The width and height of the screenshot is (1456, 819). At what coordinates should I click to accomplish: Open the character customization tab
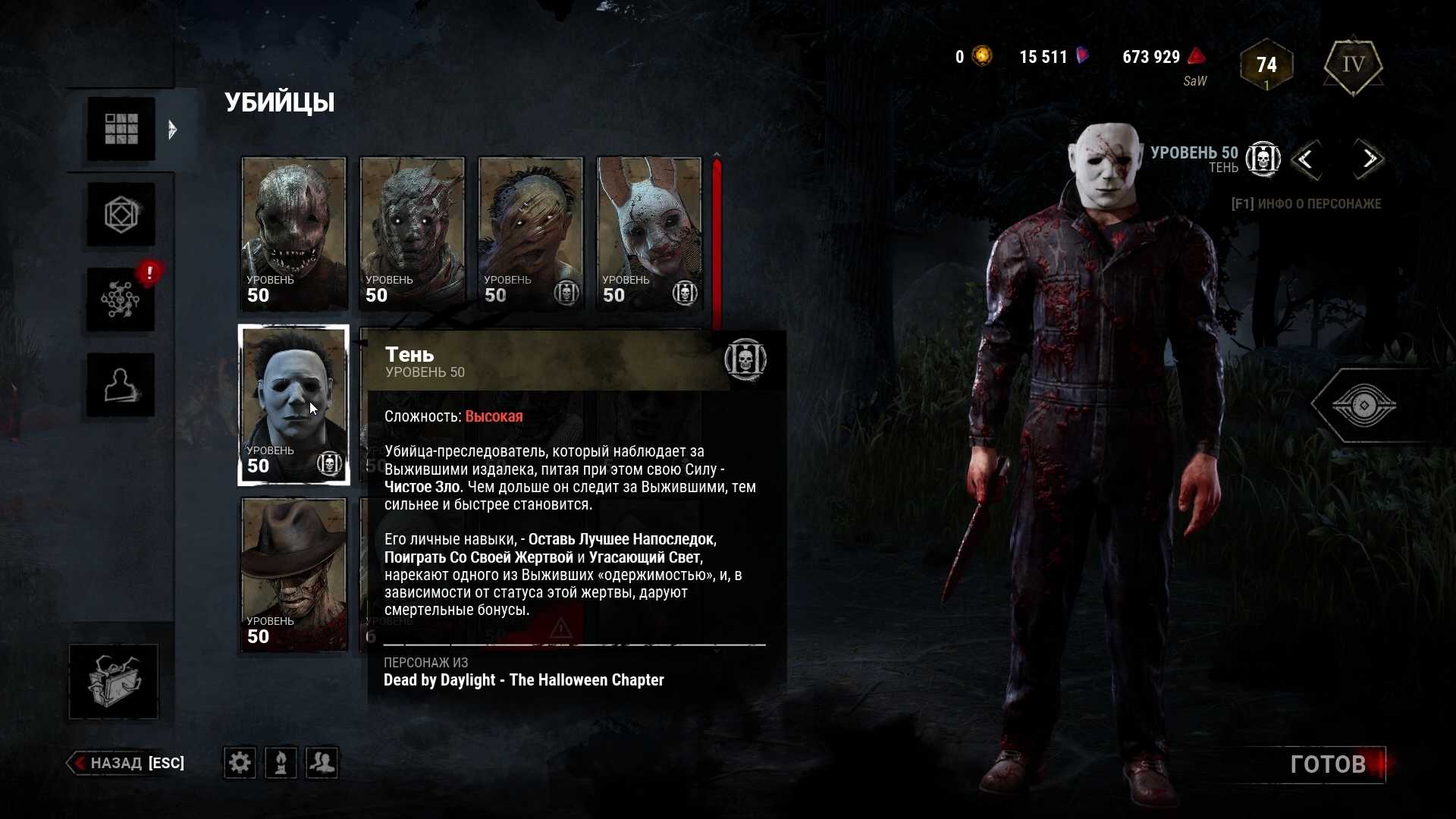[121, 385]
